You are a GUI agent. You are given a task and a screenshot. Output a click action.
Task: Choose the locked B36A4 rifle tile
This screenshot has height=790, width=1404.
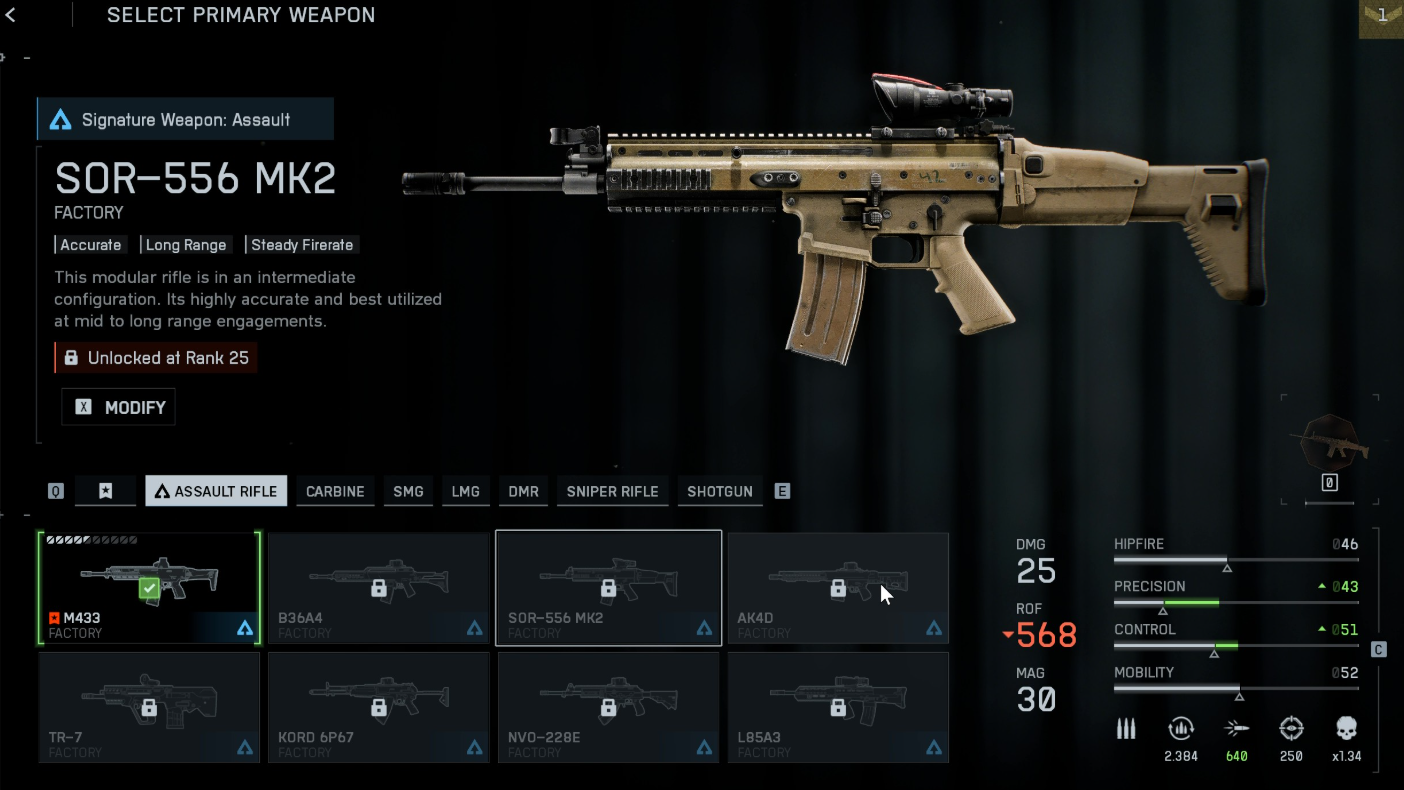(378, 588)
